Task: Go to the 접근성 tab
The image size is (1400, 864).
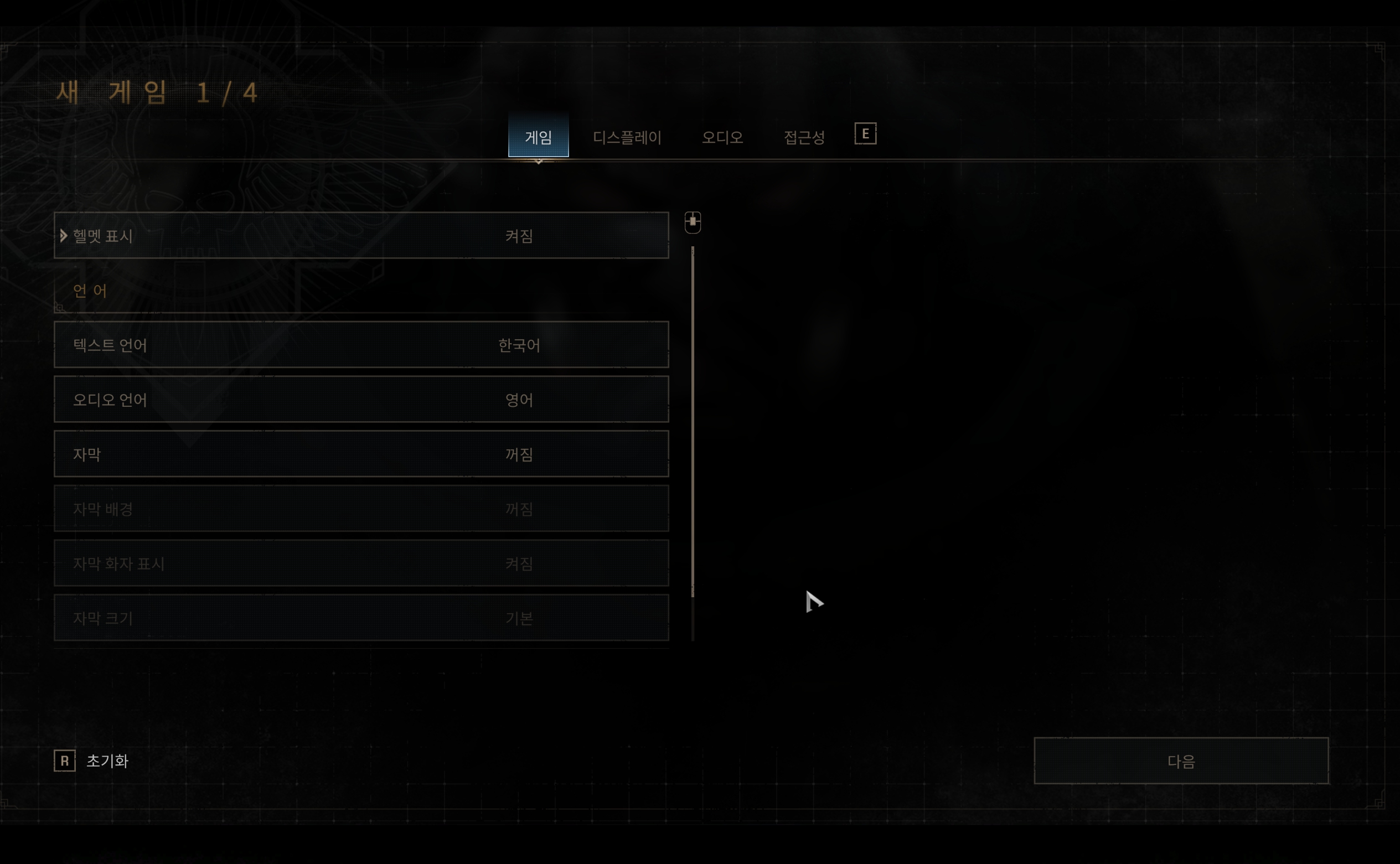Action: (x=803, y=137)
